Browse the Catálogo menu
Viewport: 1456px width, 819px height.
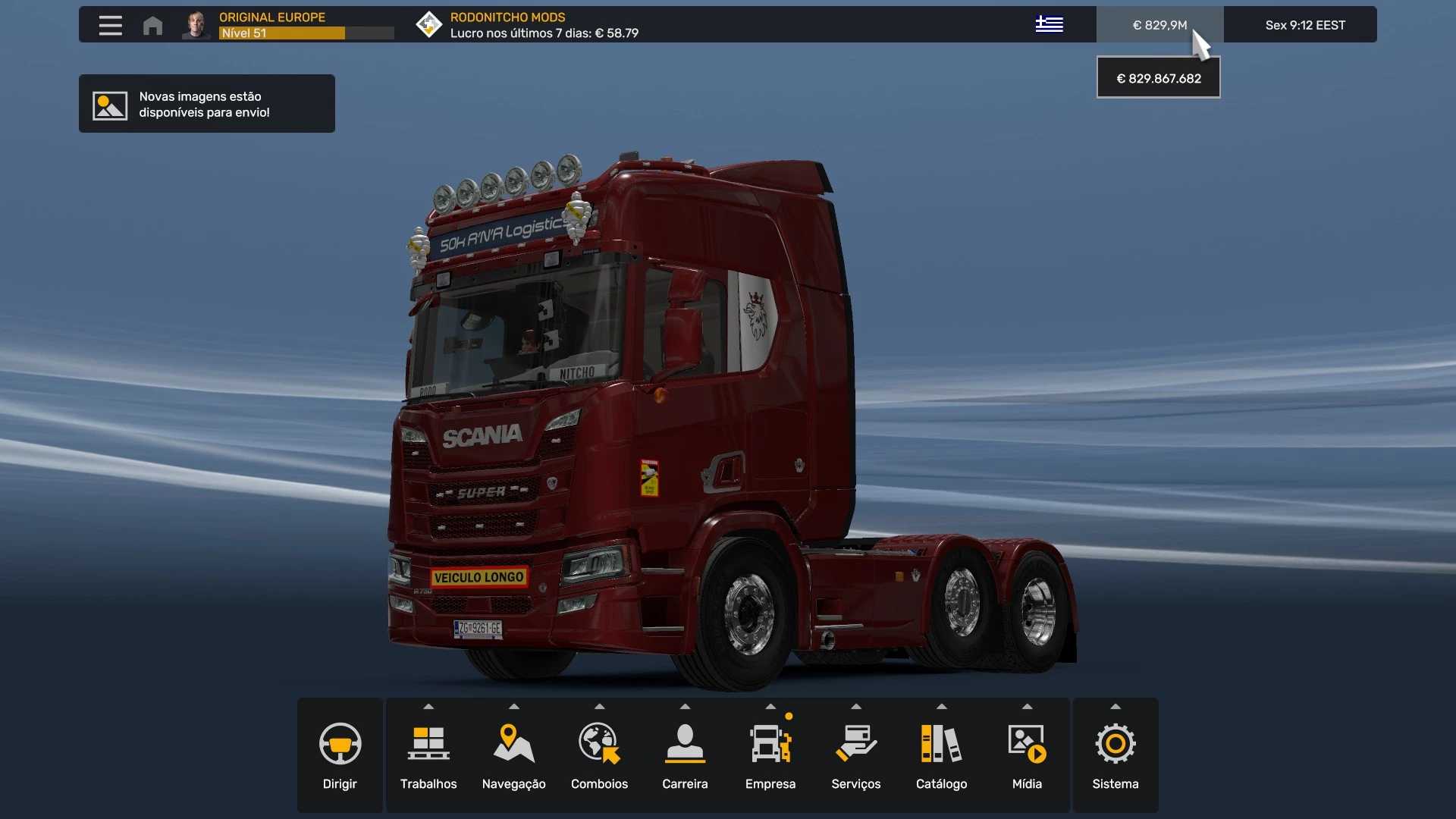tap(941, 755)
